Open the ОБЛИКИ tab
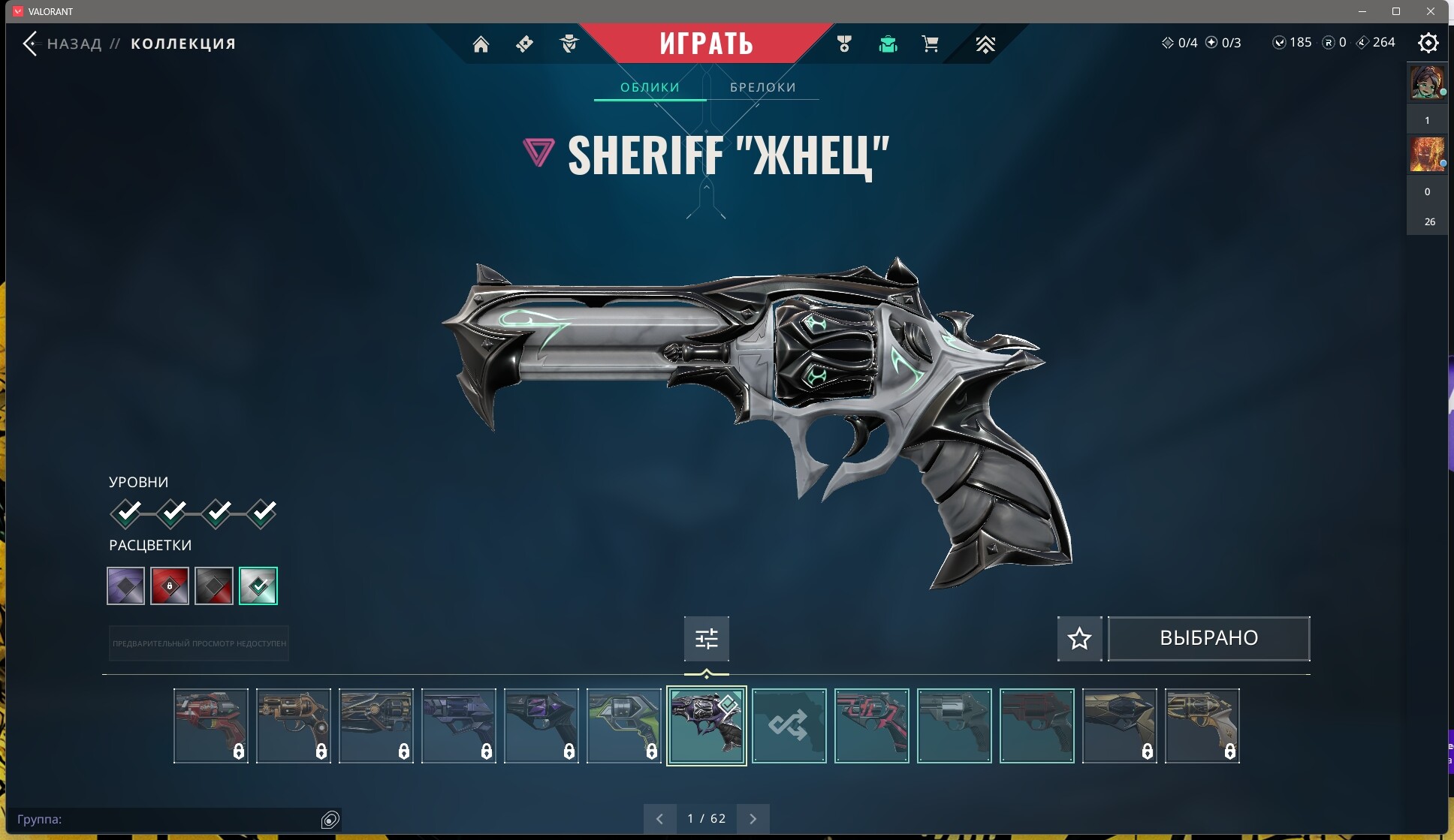Viewport: 1454px width, 840px height. click(650, 86)
